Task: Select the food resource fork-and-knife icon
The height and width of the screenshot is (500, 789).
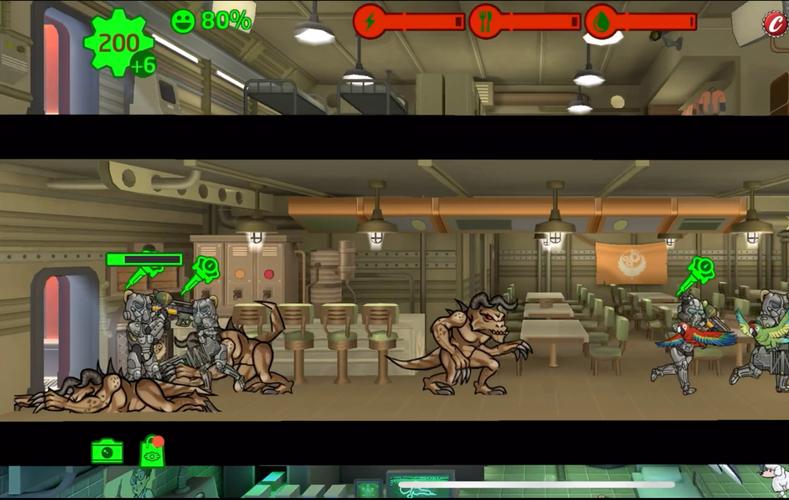Action: point(486,21)
